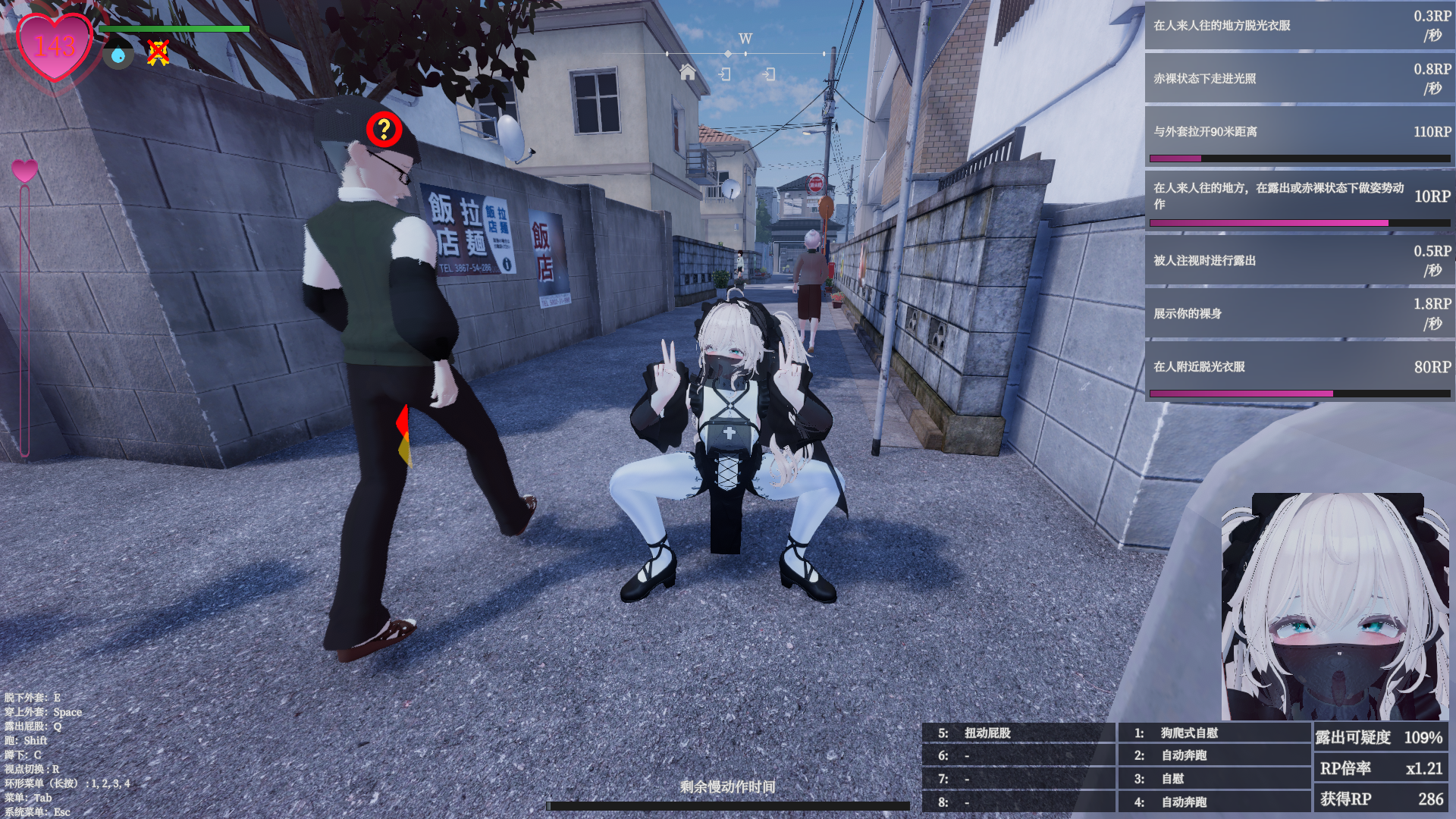This screenshot has height=819, width=1456.
Task: Open the 110RP coat distance objective
Action: click(1299, 135)
